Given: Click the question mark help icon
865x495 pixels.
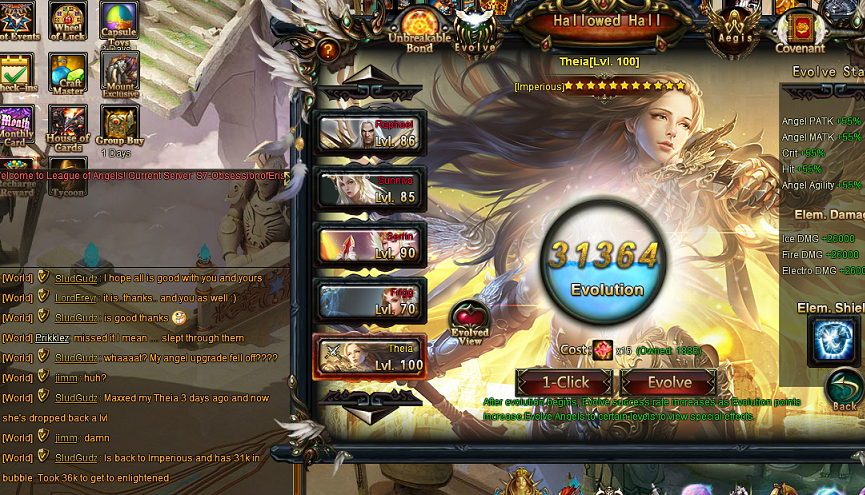Looking at the screenshot, I should (329, 49).
